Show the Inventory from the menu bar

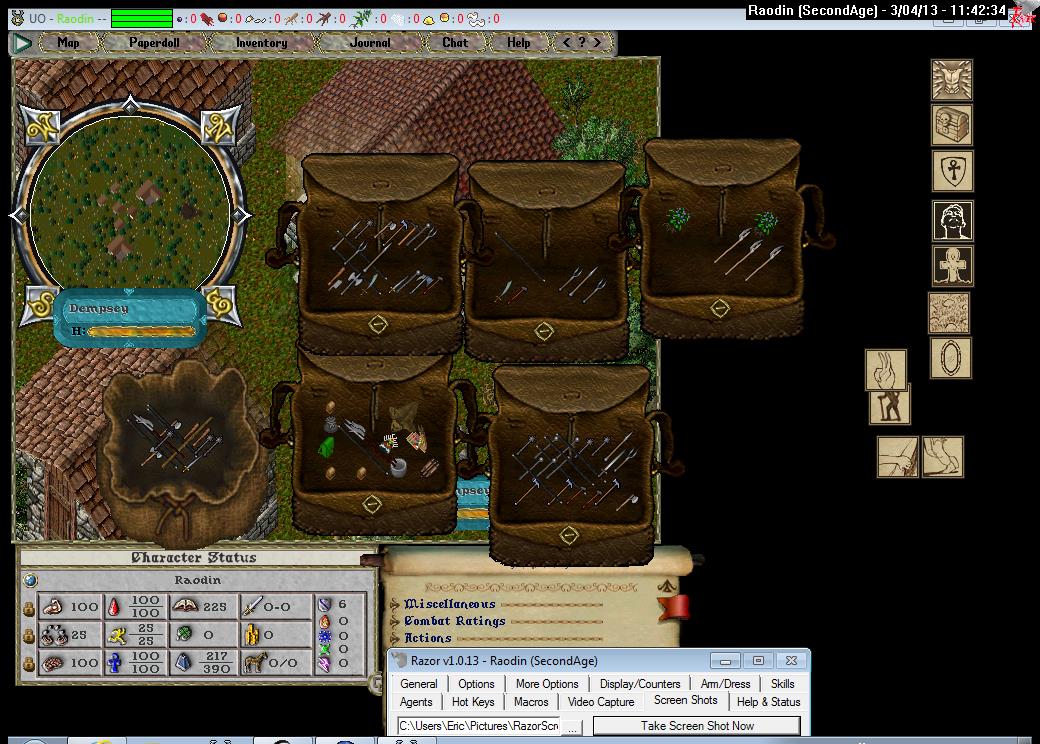pyautogui.click(x=262, y=43)
